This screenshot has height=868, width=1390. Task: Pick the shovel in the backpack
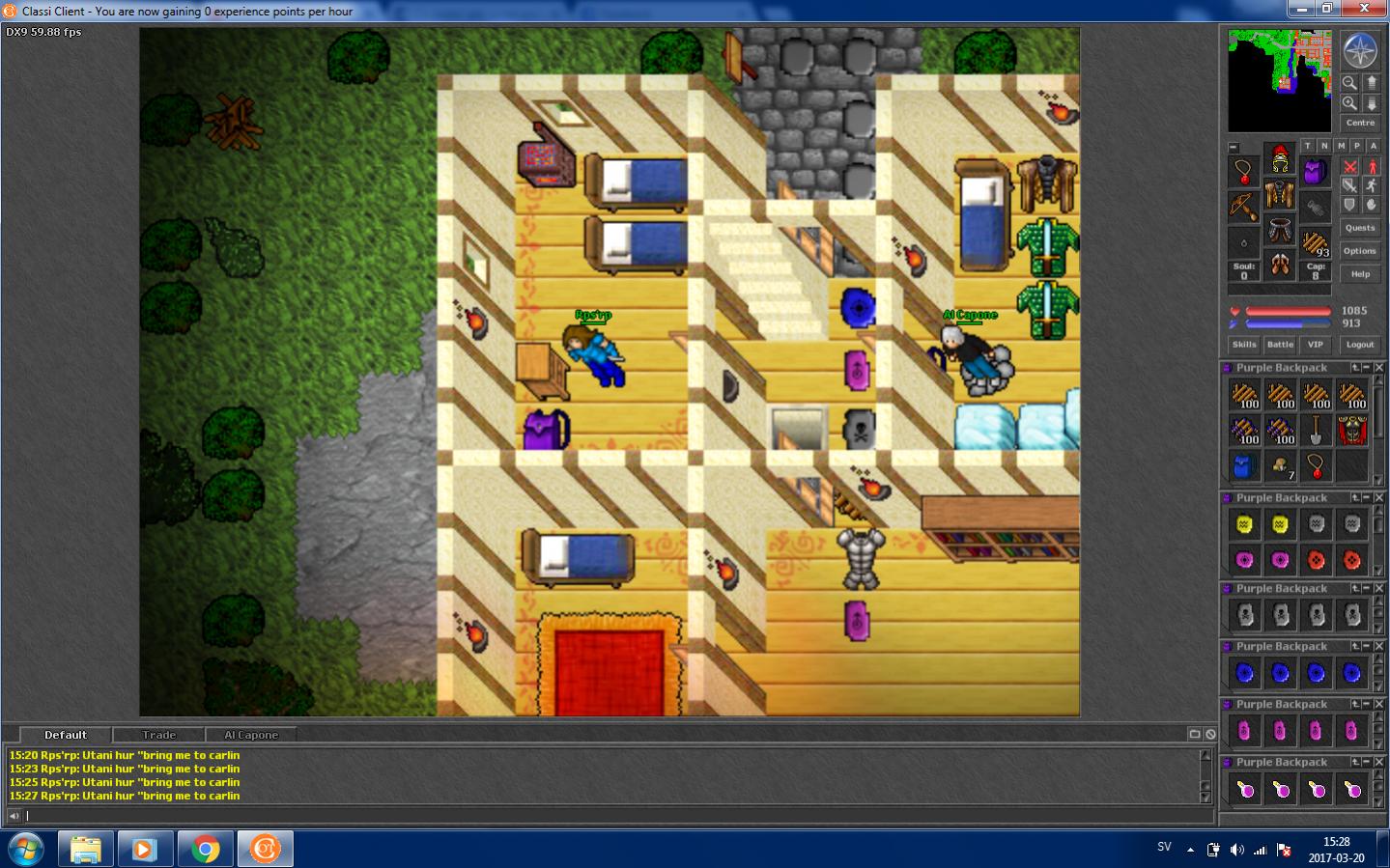[1316, 430]
